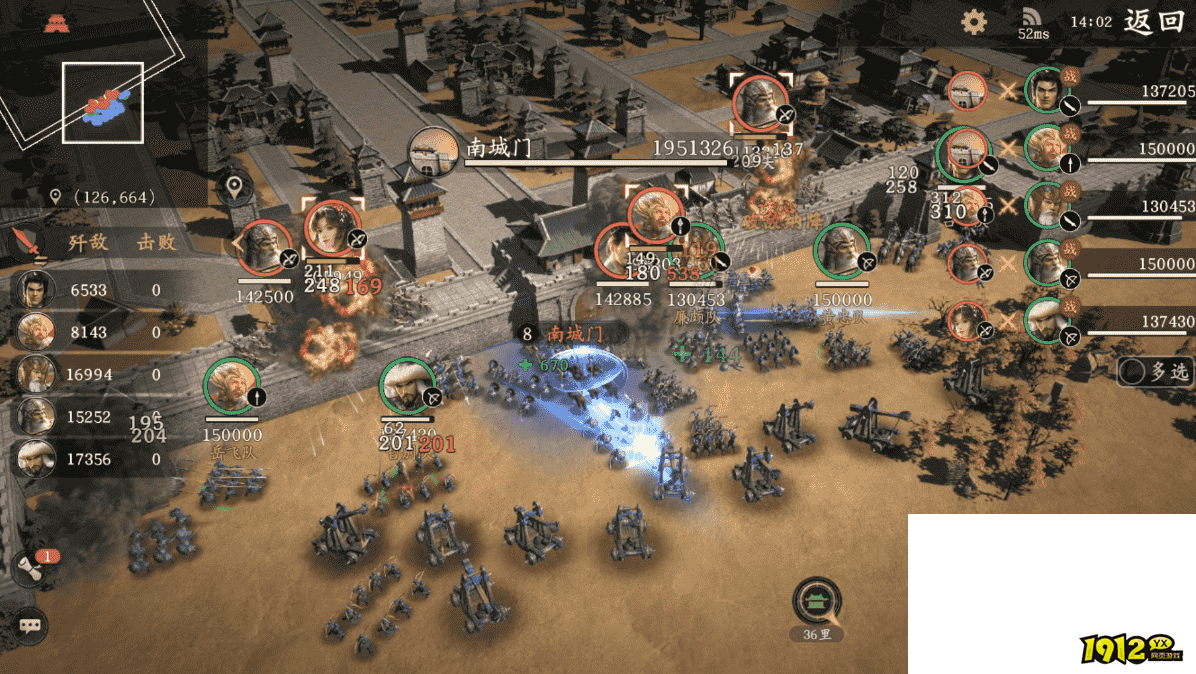1196x674 pixels.
Task: Select the 130453 troop army row
Action: click(x=1110, y=208)
